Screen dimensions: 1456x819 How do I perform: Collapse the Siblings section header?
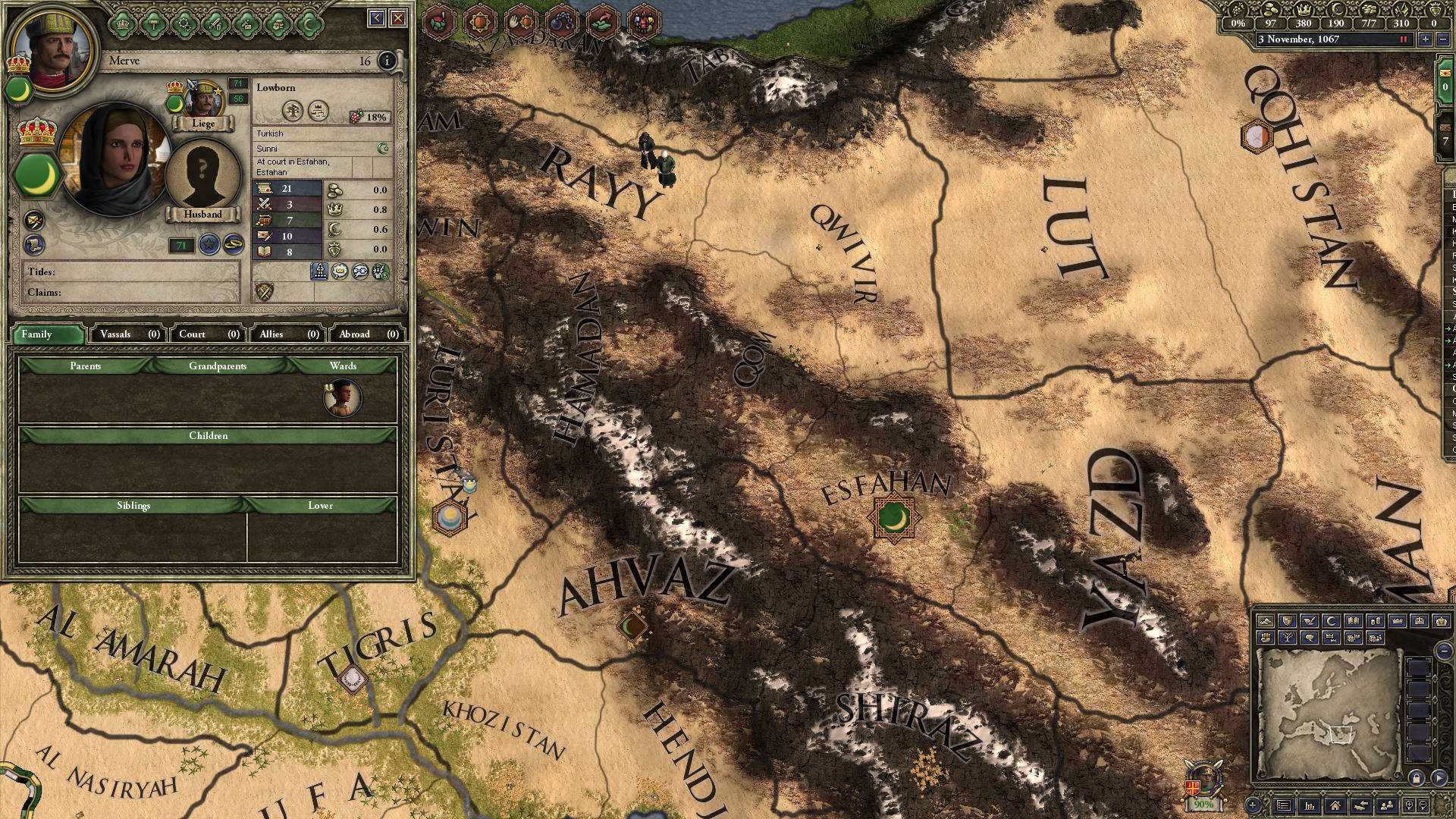tap(133, 504)
